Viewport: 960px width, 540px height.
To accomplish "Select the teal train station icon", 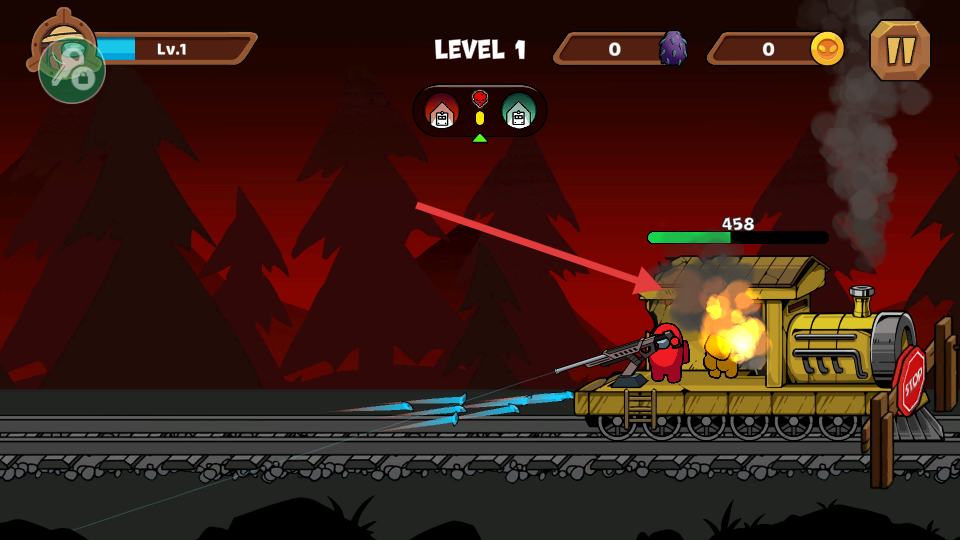I will pyautogui.click(x=518, y=111).
